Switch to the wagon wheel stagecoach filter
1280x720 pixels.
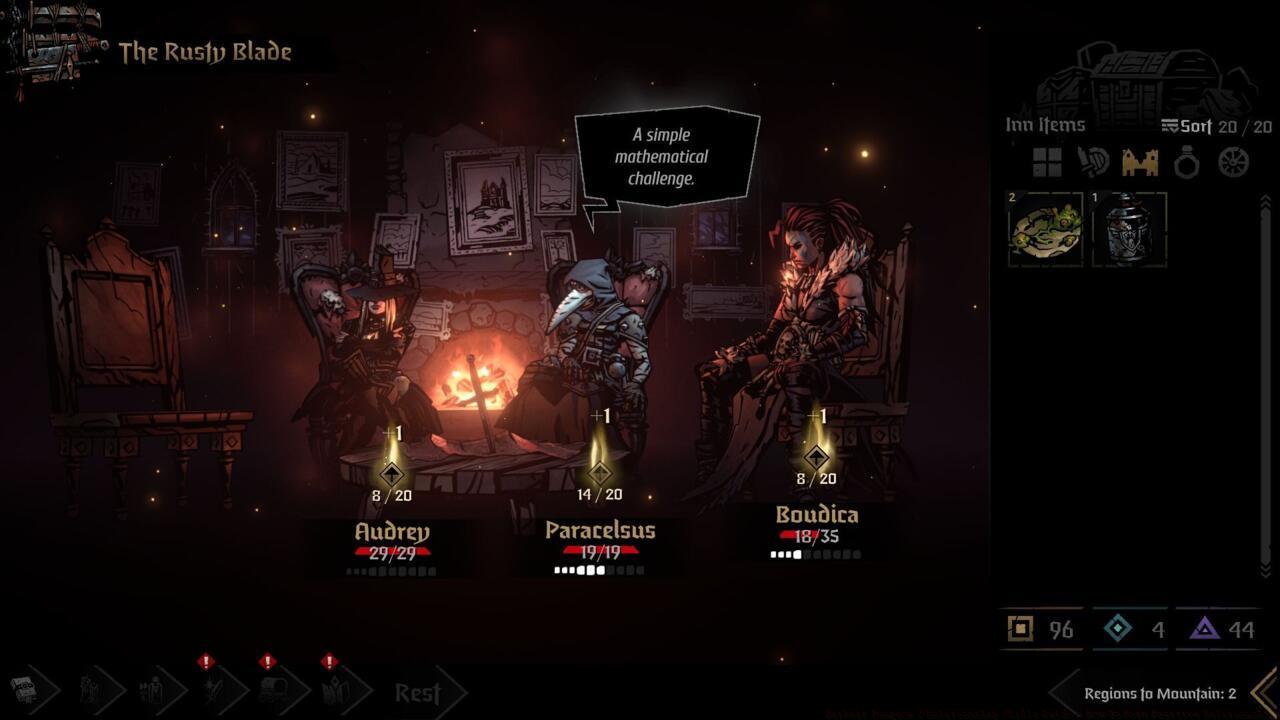point(1234,162)
